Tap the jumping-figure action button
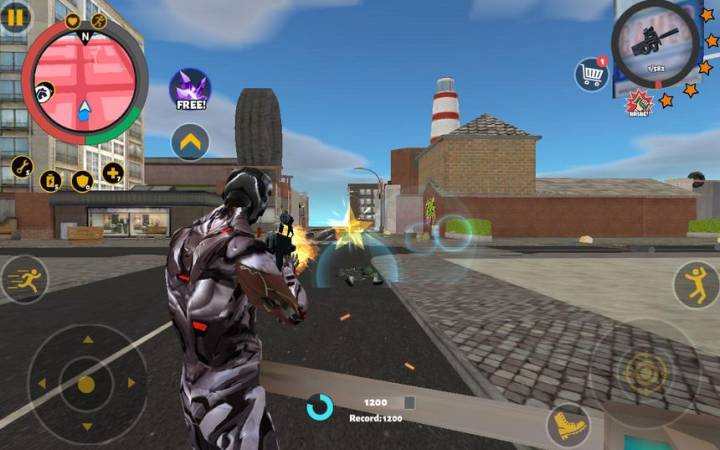 (696, 284)
